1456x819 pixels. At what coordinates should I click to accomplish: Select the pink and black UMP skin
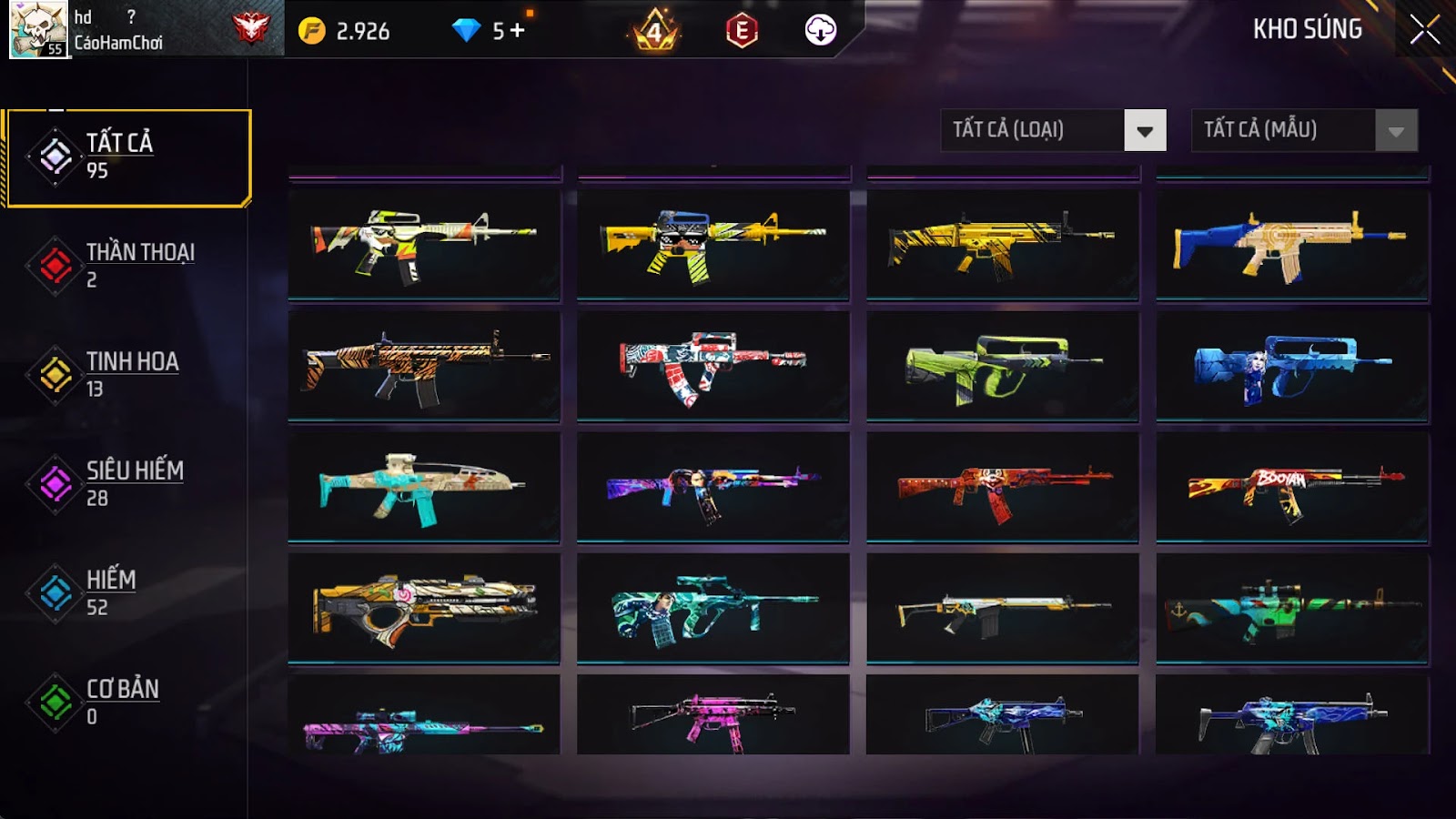[713, 717]
